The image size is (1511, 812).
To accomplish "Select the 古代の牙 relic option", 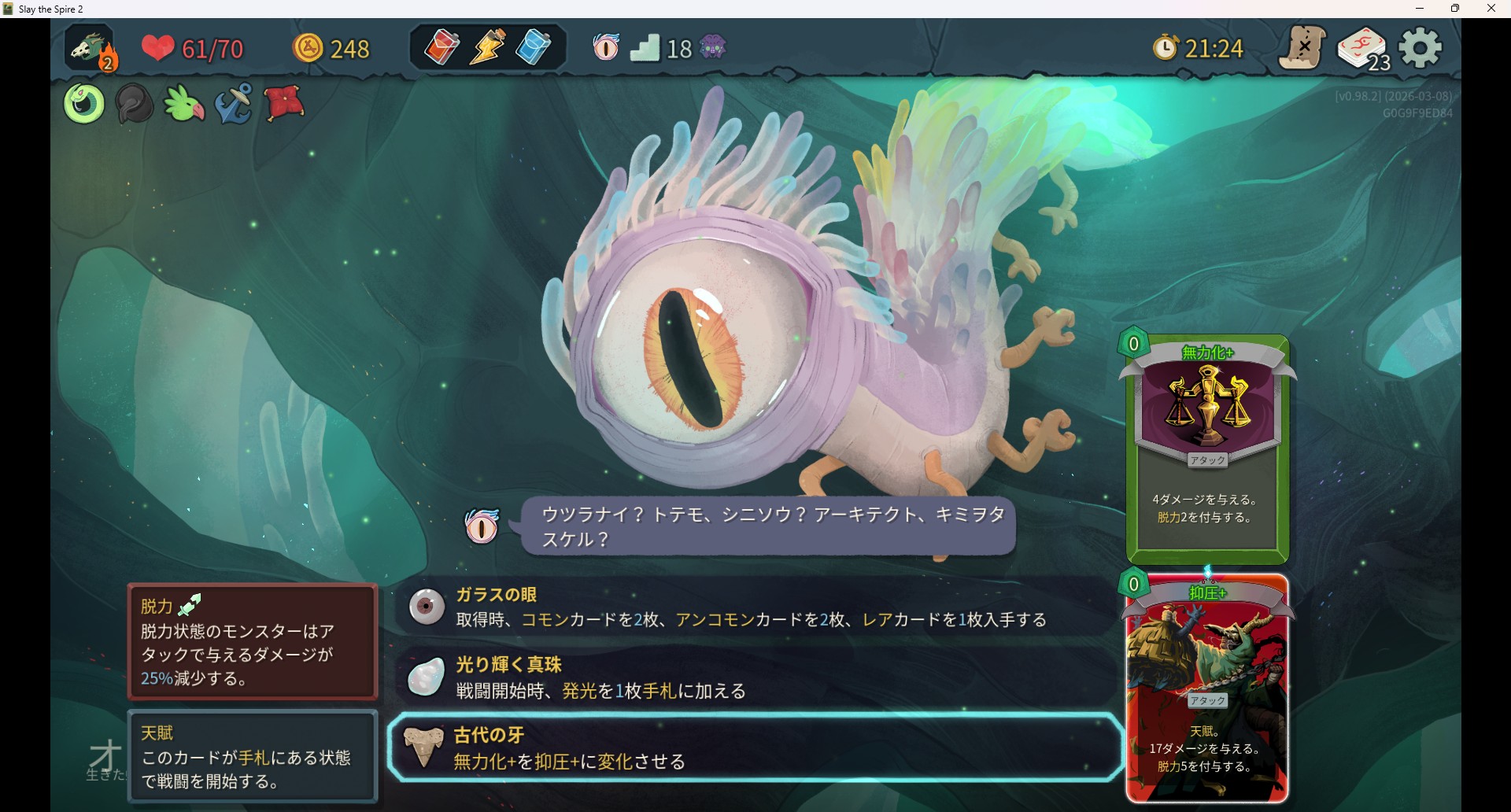I will click(755, 747).
